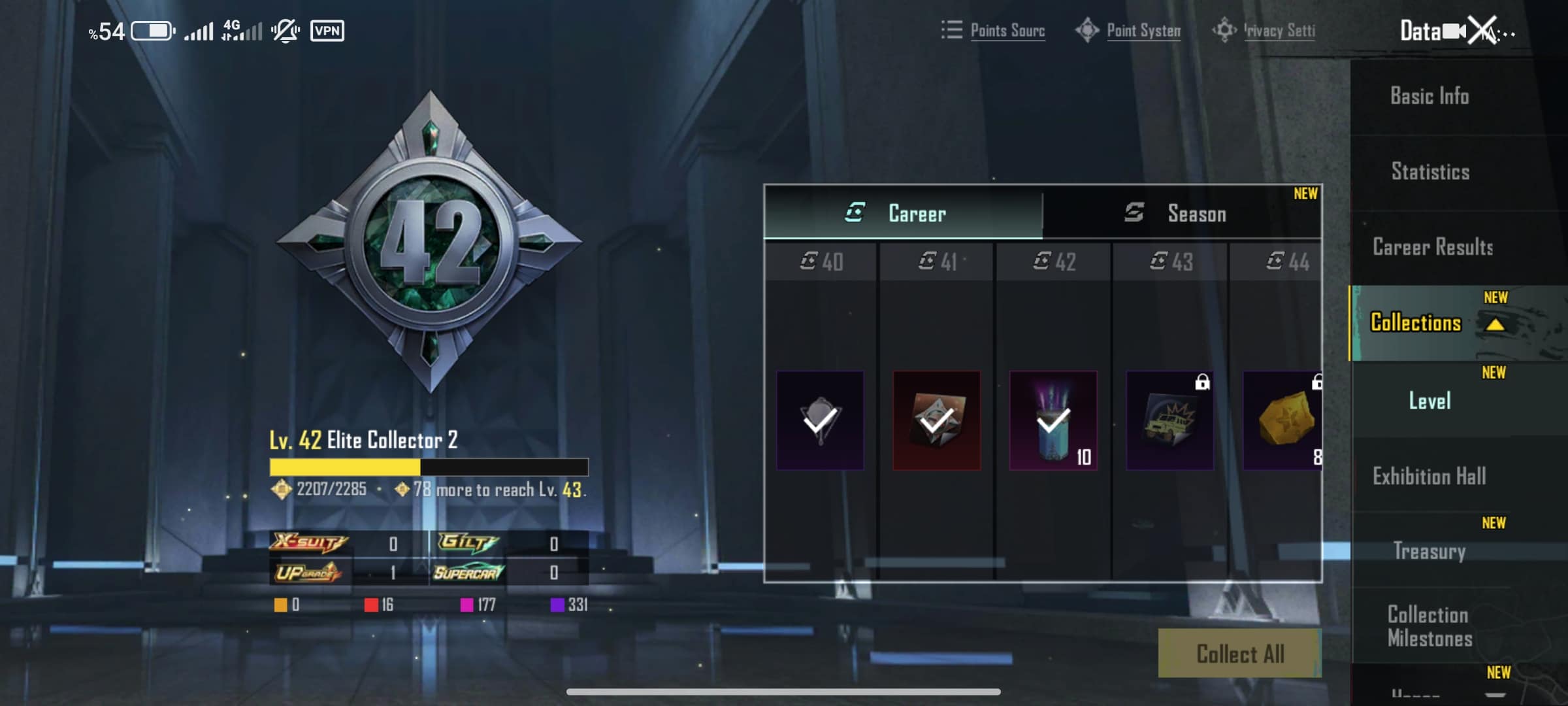Image resolution: width=1568 pixels, height=706 pixels.
Task: Tap the level 42 collector badge
Action: [x=429, y=242]
